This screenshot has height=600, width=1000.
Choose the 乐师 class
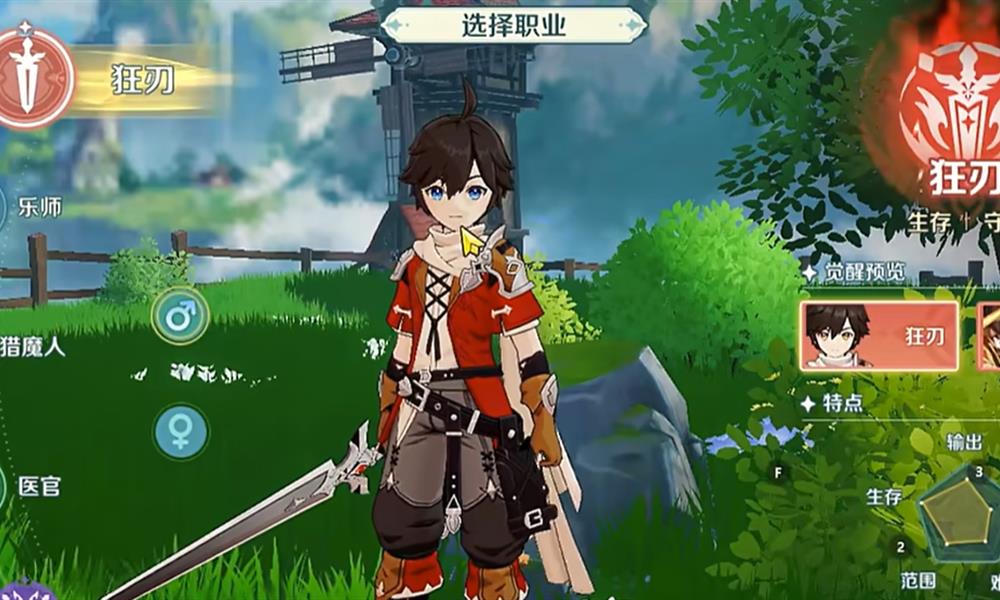(x=38, y=208)
